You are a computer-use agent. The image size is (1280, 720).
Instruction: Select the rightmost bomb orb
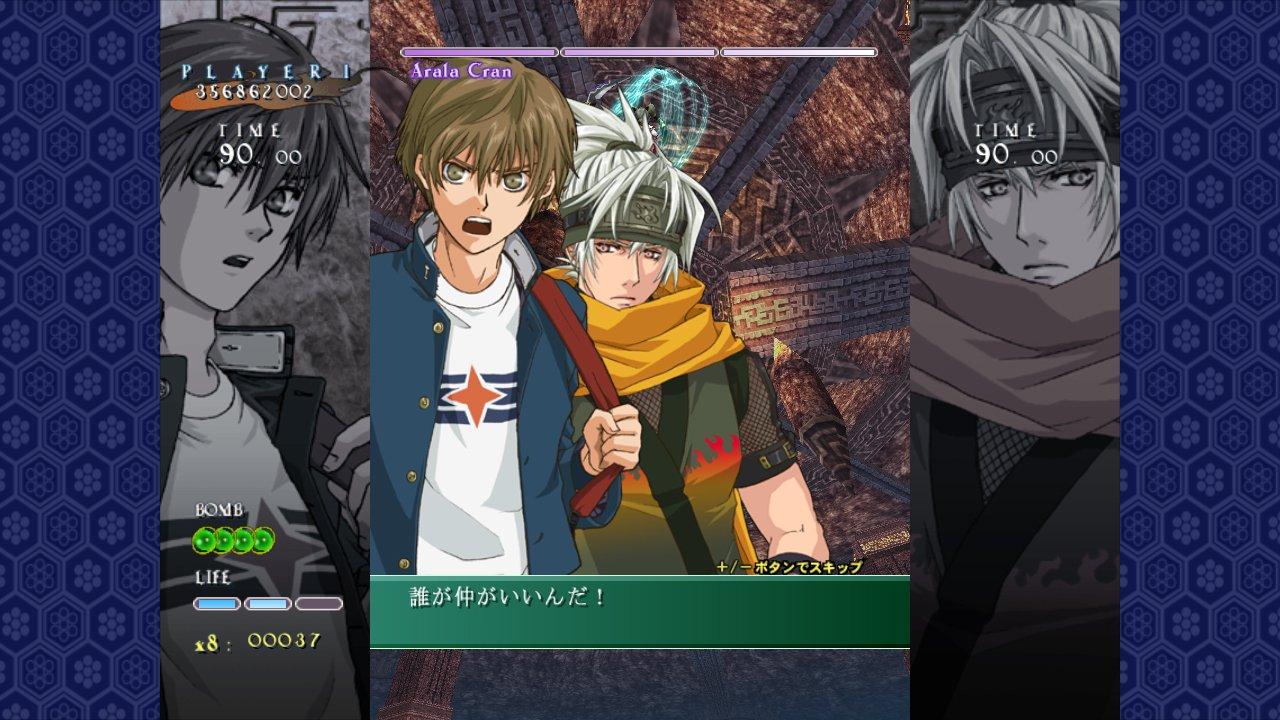[263, 540]
